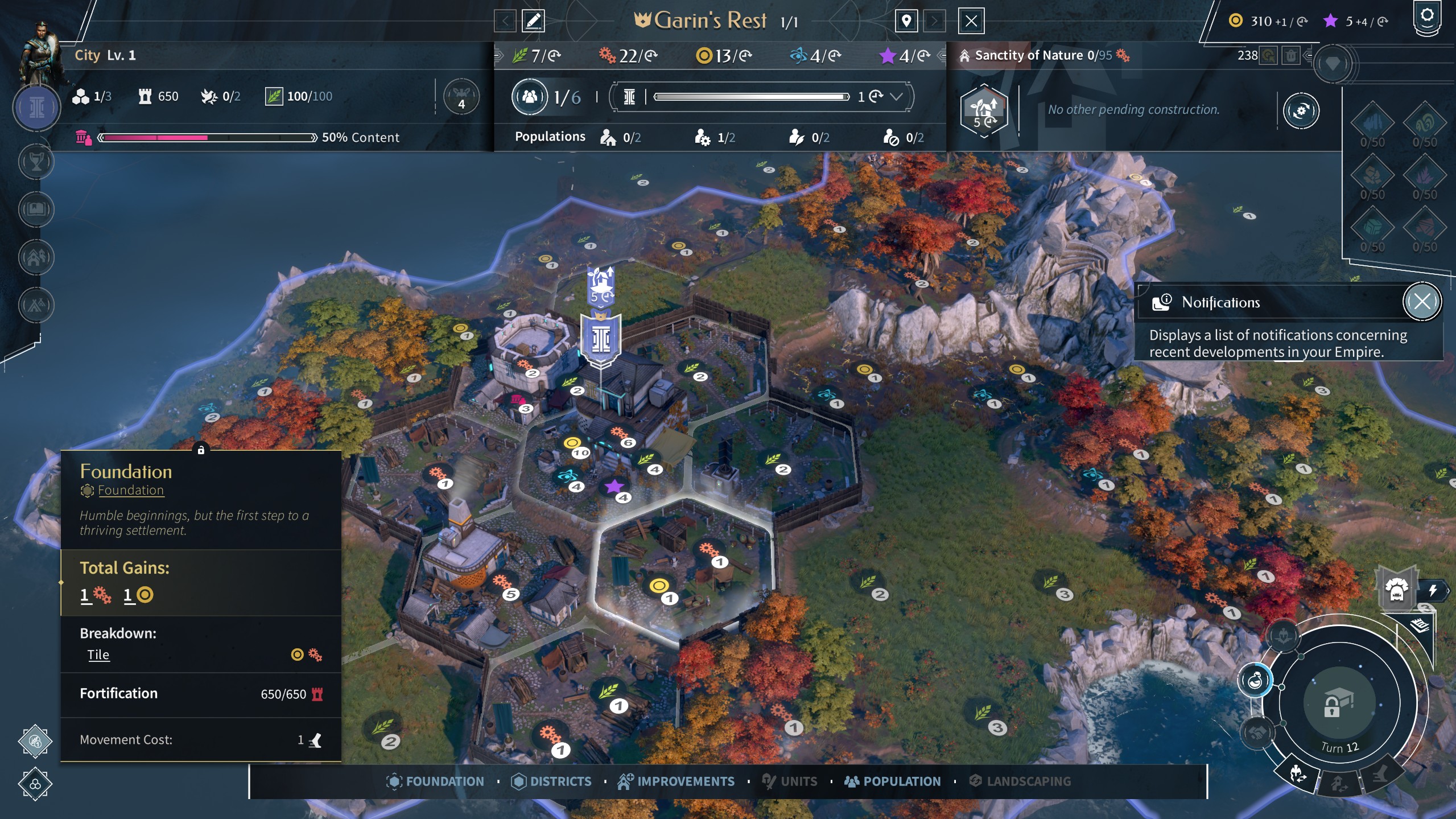
Task: Toggle the houses icon on the left sidebar
Action: 35,257
